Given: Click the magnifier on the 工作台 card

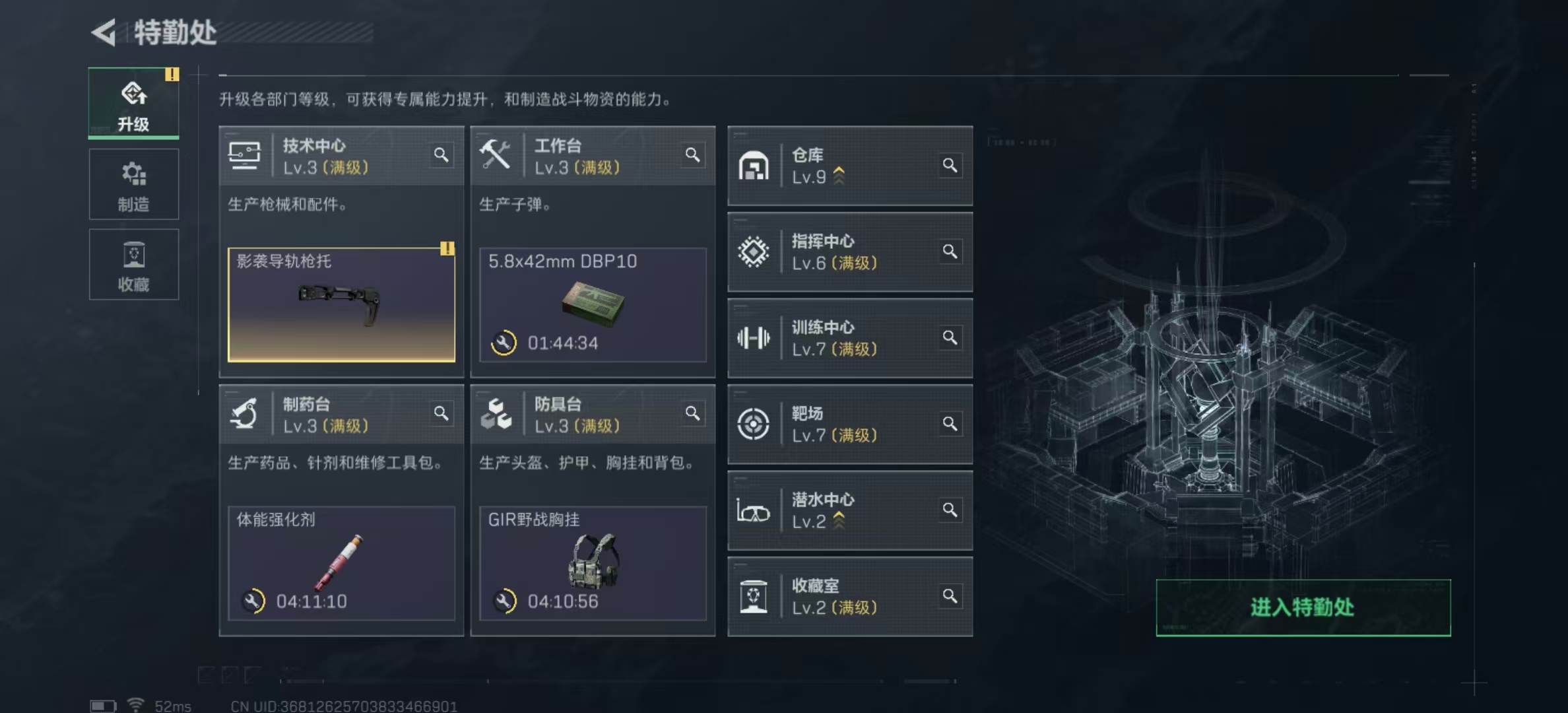Looking at the screenshot, I should tap(694, 155).
